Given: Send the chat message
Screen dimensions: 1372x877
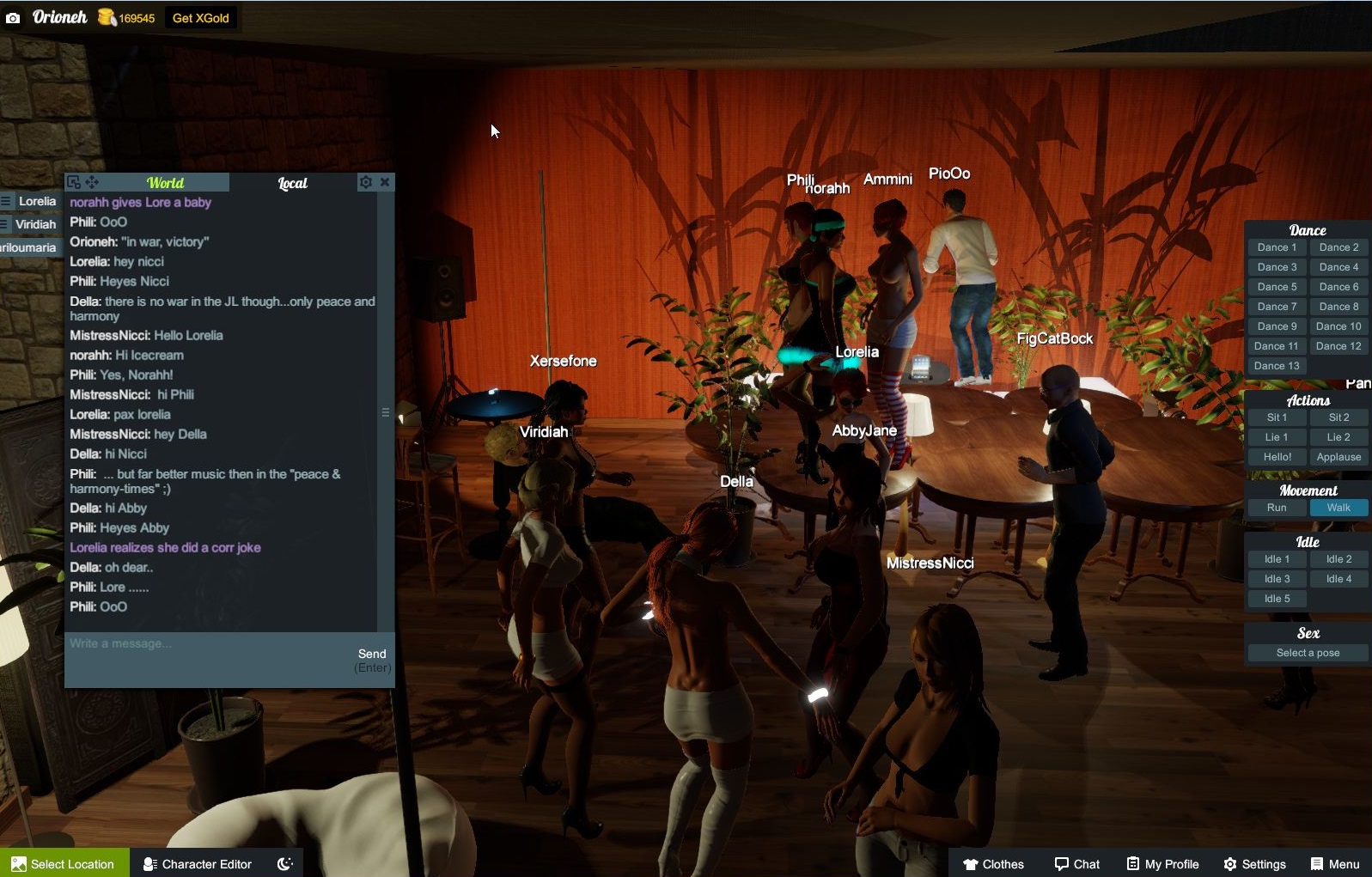Looking at the screenshot, I should coord(372,655).
